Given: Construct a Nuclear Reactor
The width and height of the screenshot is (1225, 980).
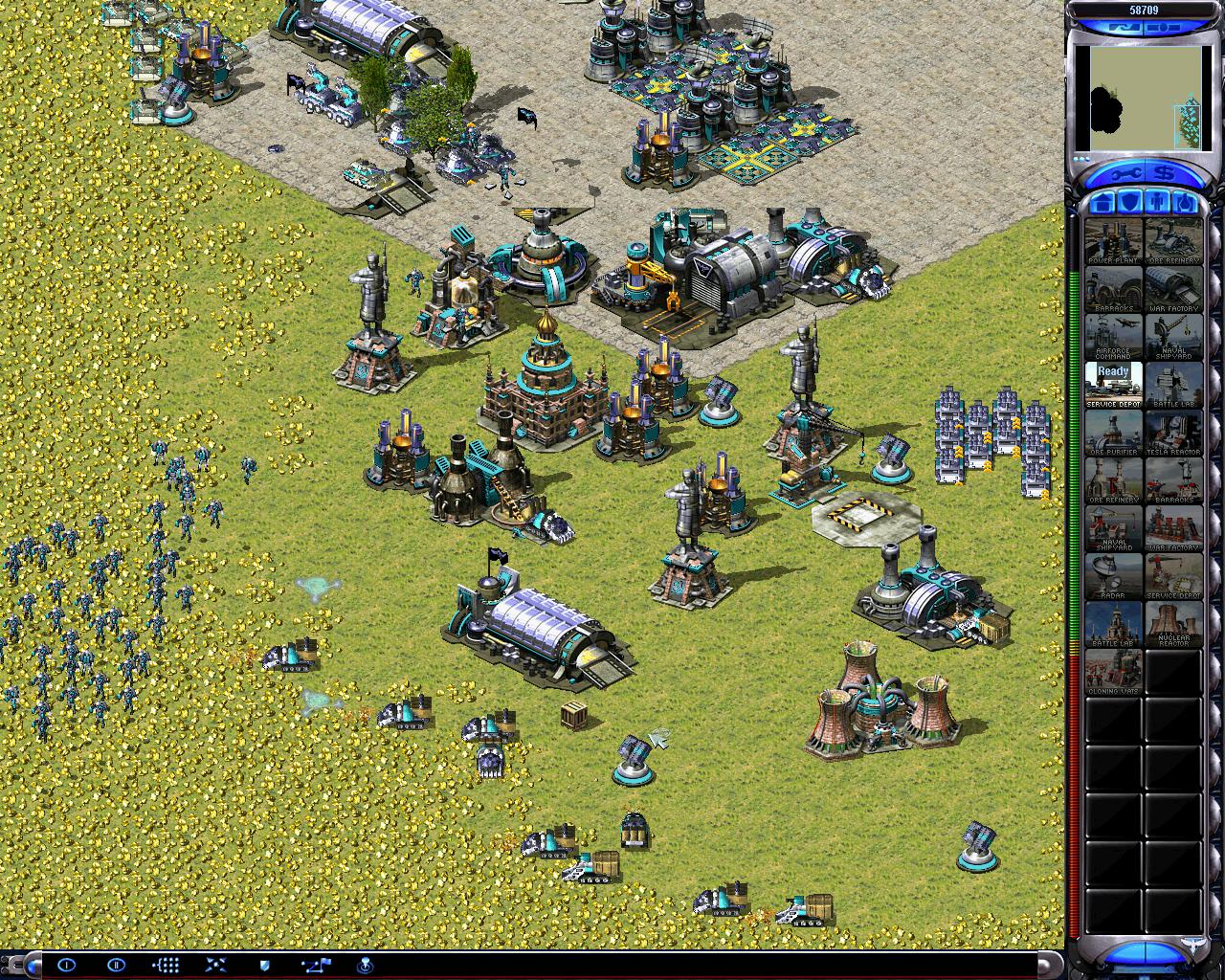Looking at the screenshot, I should (x=1173, y=623).
